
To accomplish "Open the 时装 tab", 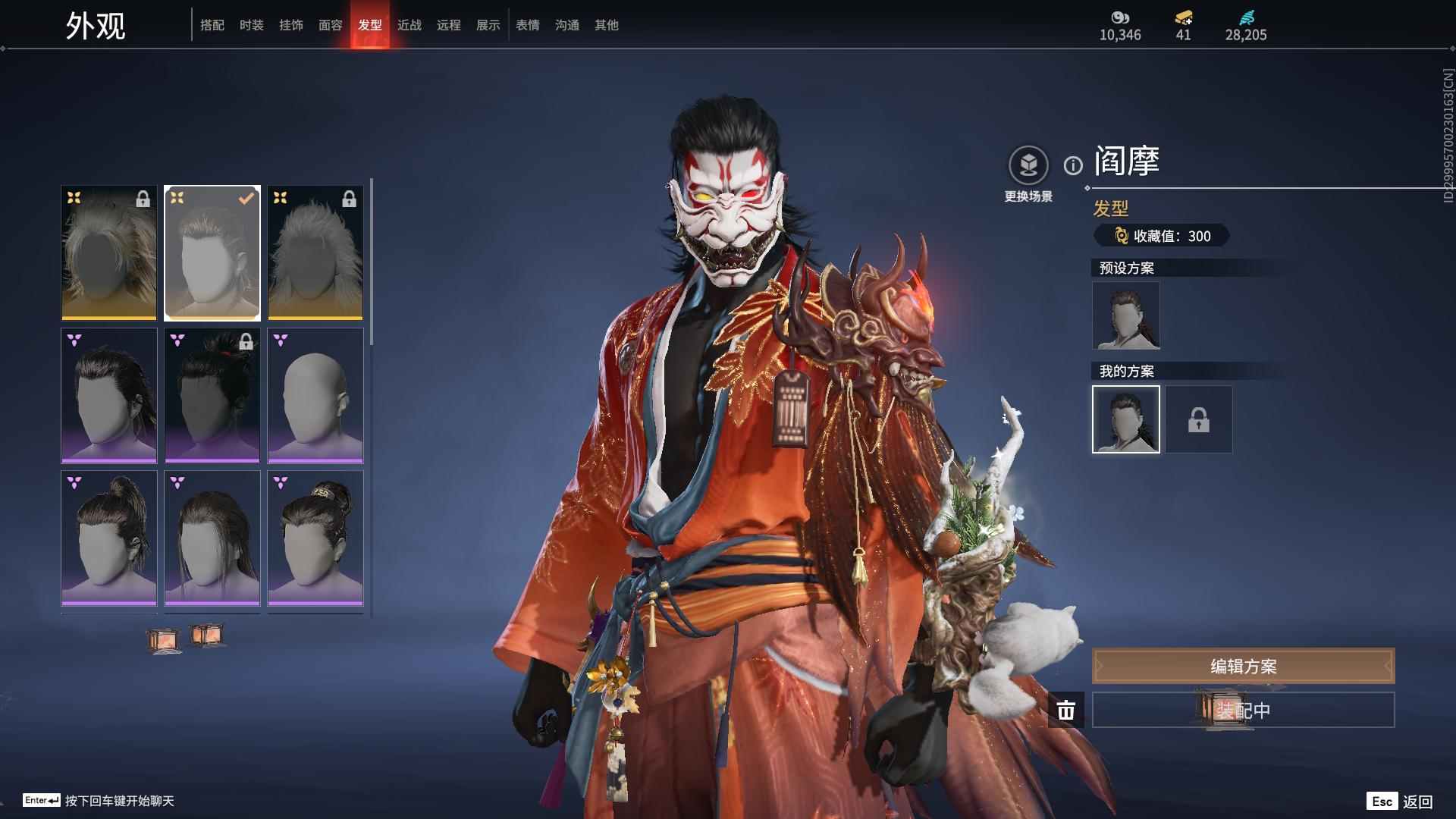I will click(252, 25).
